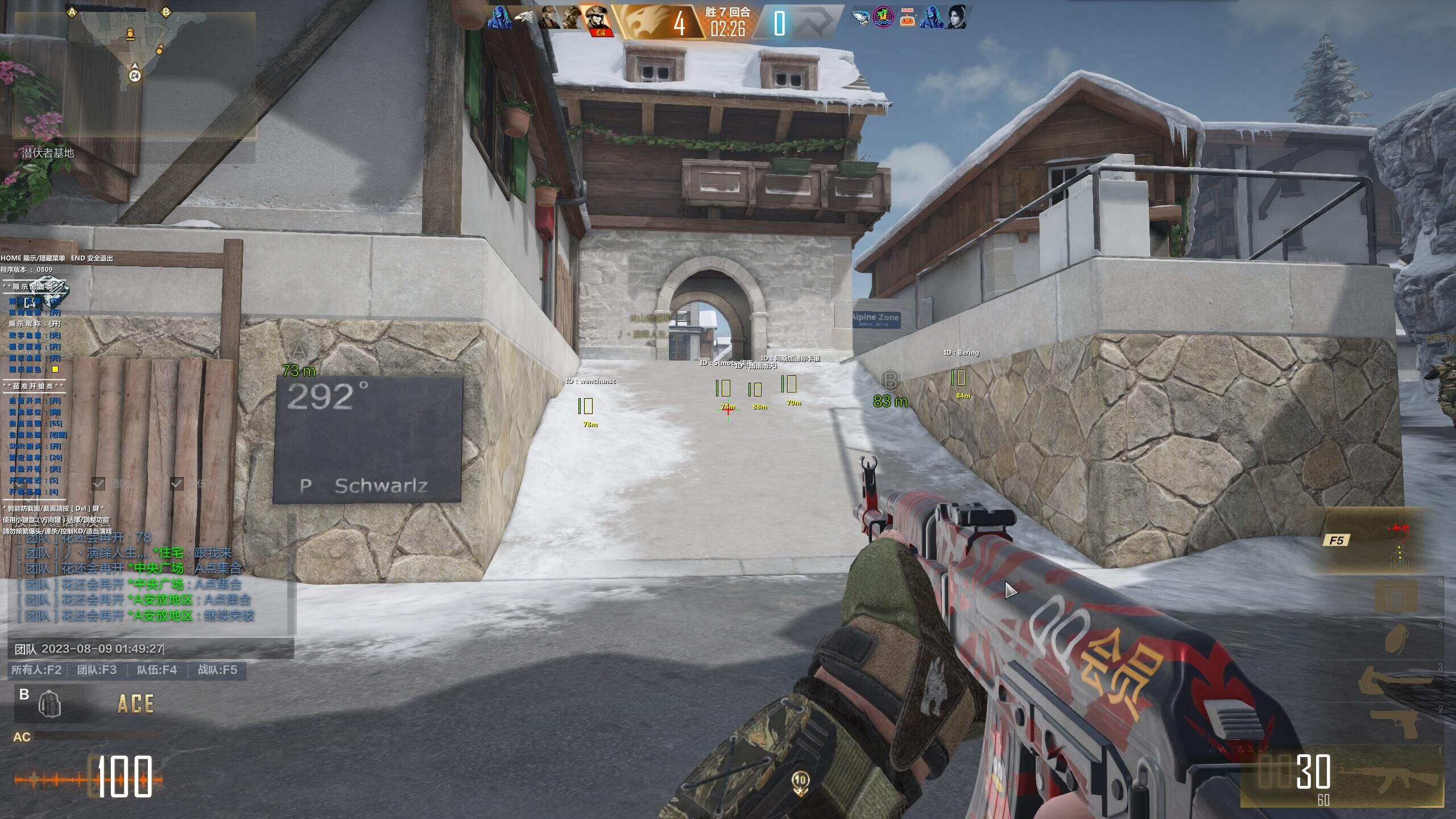Click the yellow color swatch in overlay menu
Image resolution: width=1456 pixels, height=819 pixels.
click(x=55, y=369)
